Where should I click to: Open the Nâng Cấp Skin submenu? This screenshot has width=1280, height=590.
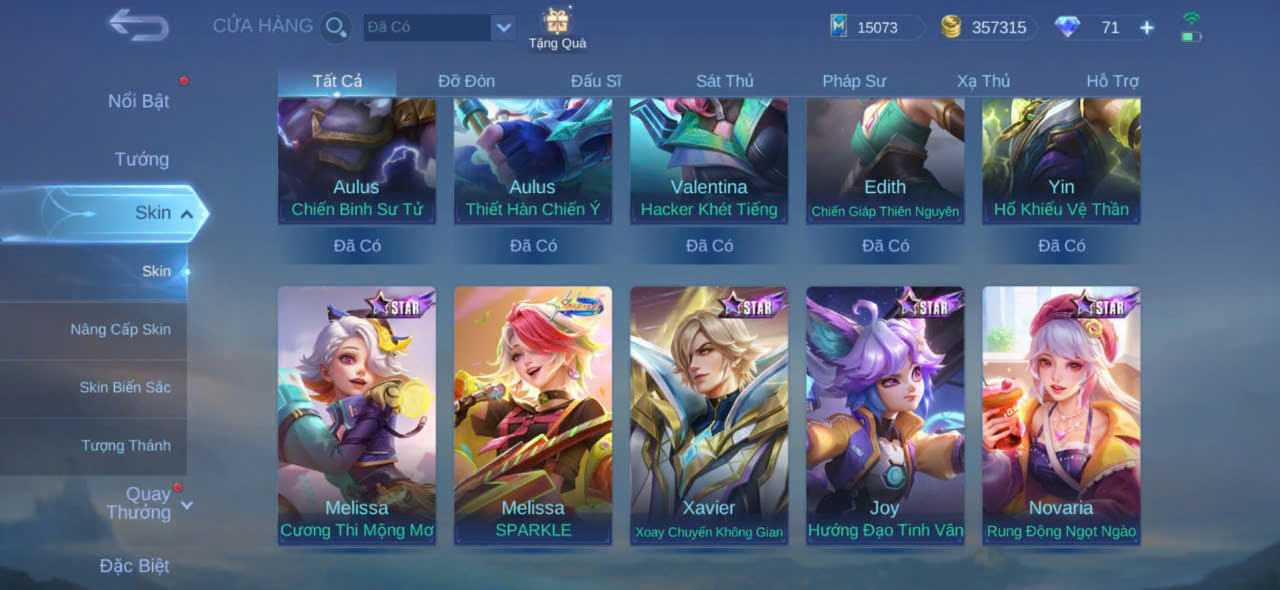tap(120, 329)
